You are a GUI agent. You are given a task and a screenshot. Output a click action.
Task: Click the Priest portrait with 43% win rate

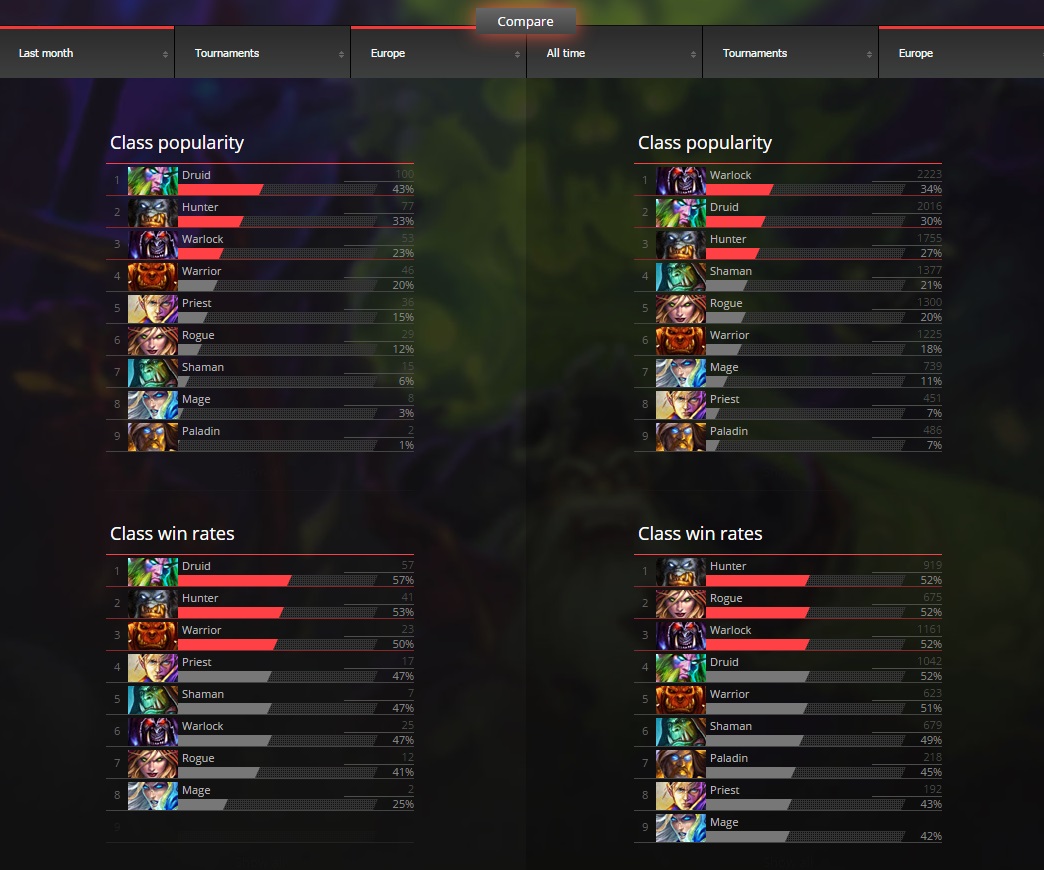click(681, 796)
